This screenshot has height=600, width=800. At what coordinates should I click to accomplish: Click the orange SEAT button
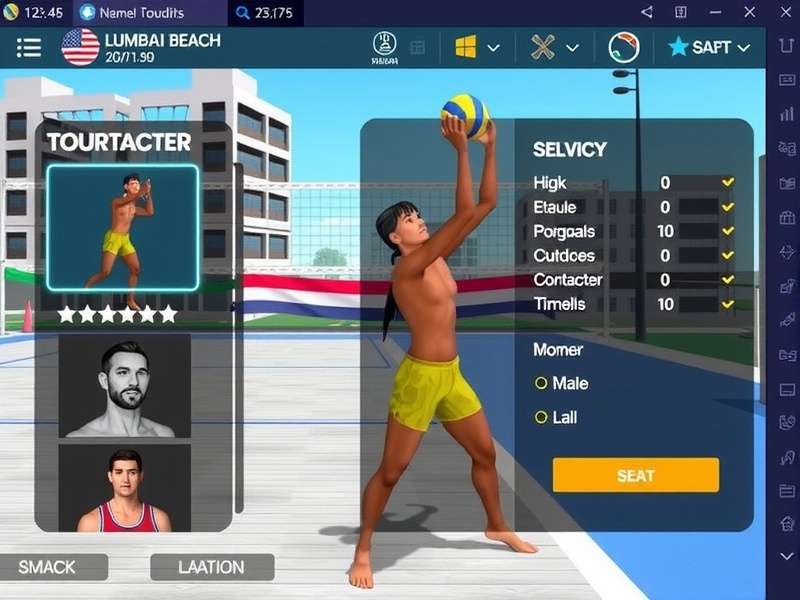click(x=635, y=475)
